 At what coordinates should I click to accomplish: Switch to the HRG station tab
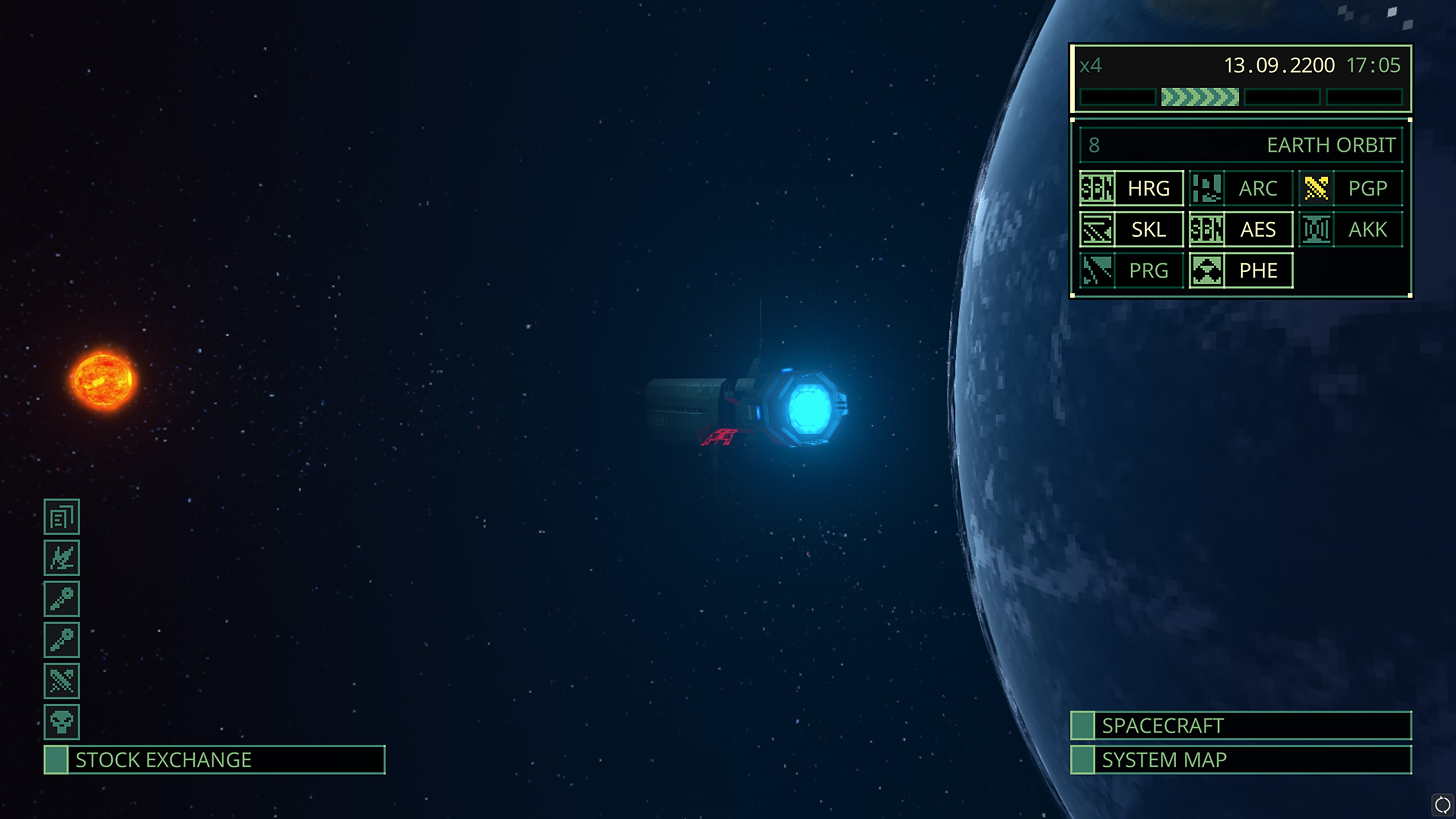pos(1148,188)
